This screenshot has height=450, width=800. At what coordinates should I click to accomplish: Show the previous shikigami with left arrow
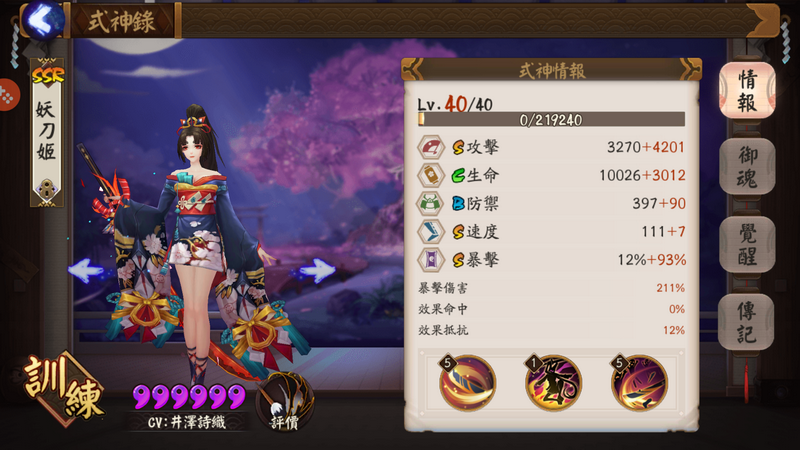88,270
